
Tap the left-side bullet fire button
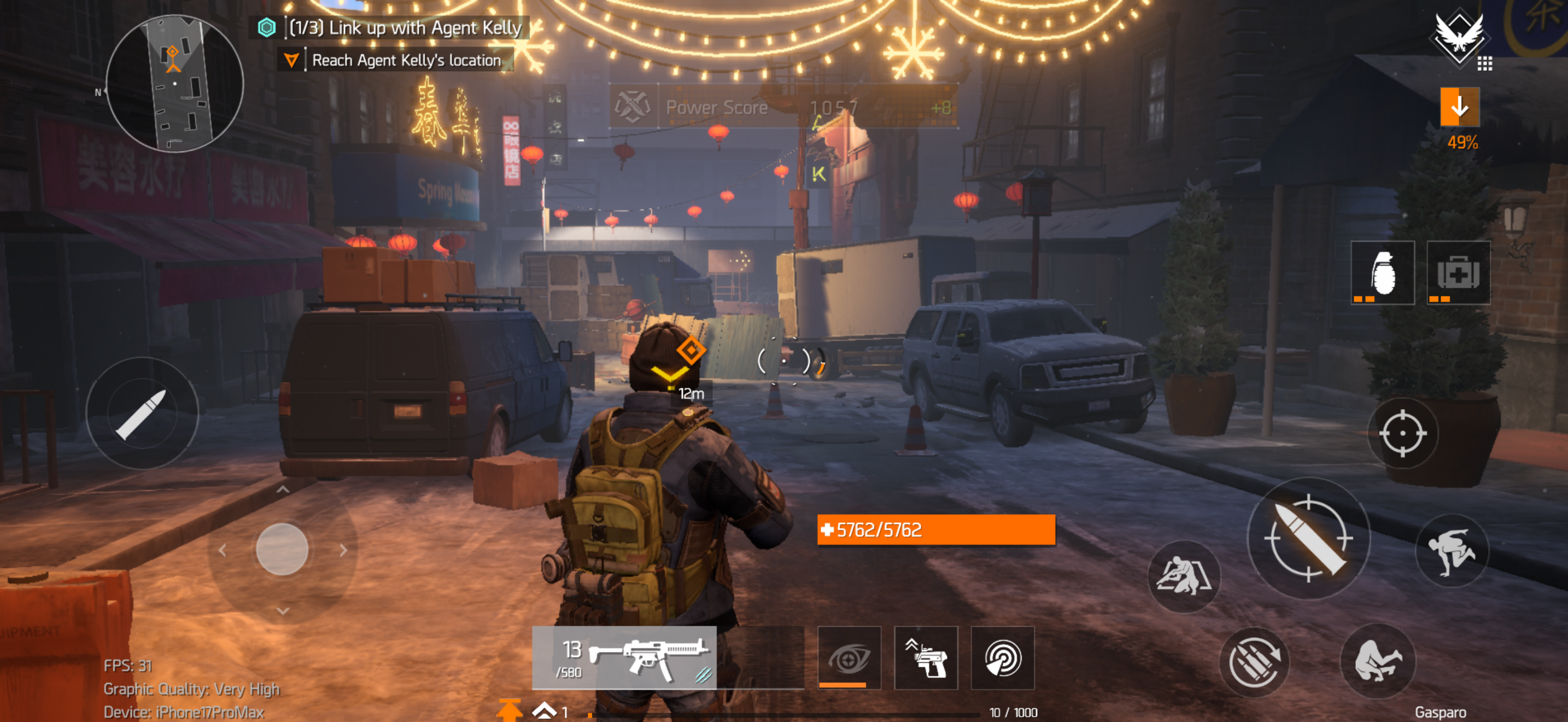(143, 414)
